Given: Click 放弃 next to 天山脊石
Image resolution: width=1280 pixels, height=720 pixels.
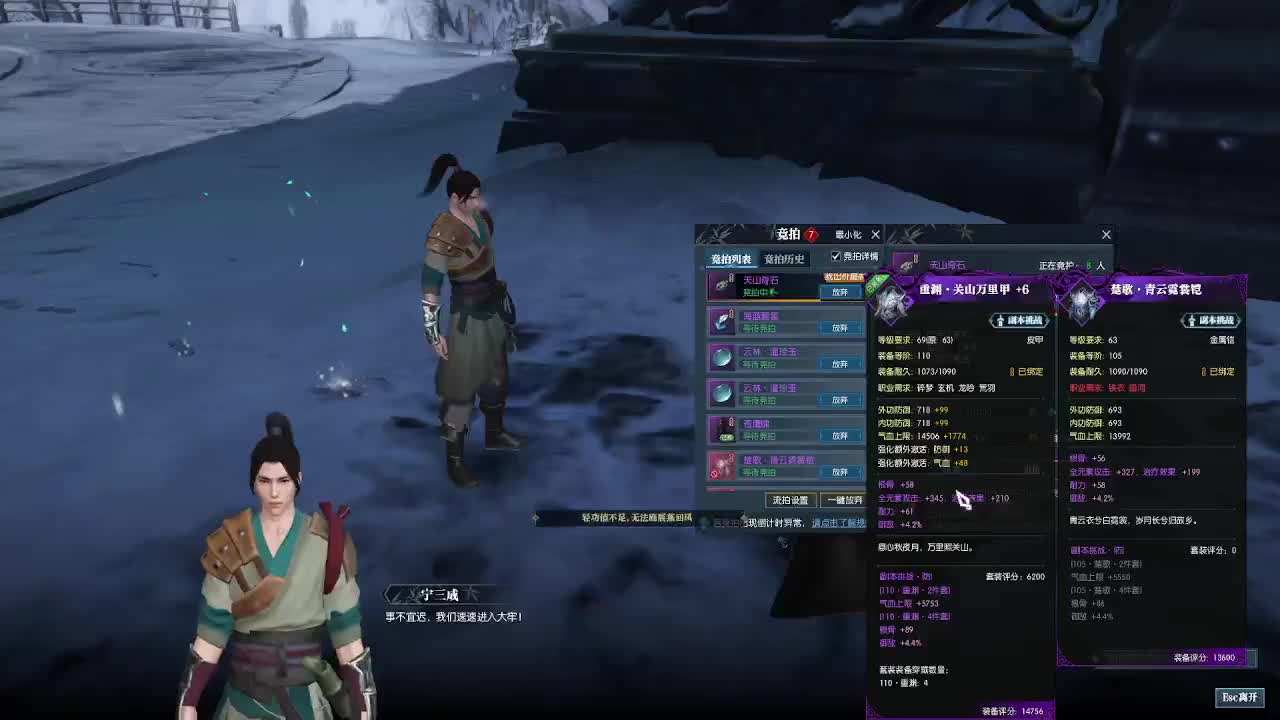Looking at the screenshot, I should [839, 291].
